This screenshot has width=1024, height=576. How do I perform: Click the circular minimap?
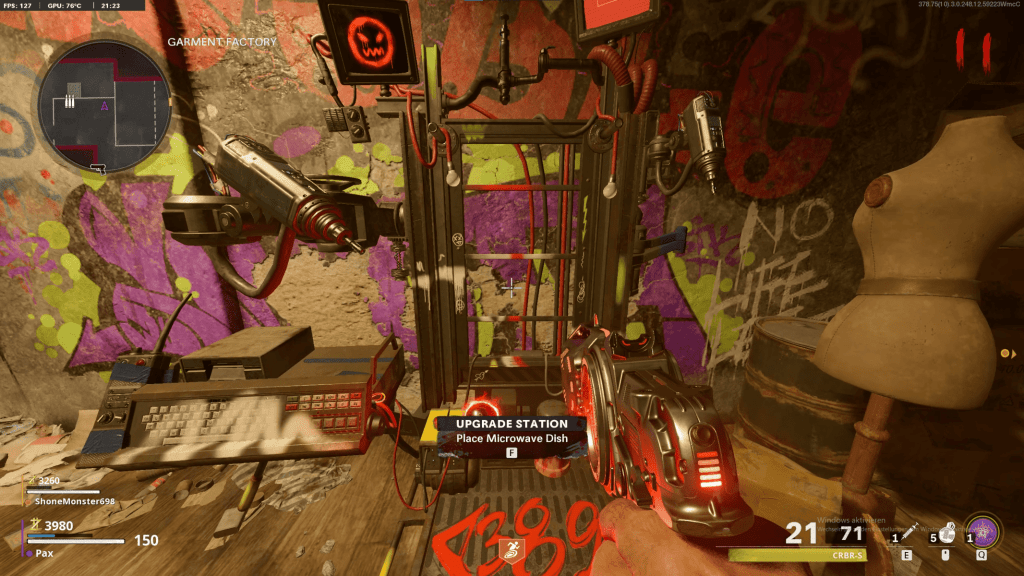[x=104, y=106]
